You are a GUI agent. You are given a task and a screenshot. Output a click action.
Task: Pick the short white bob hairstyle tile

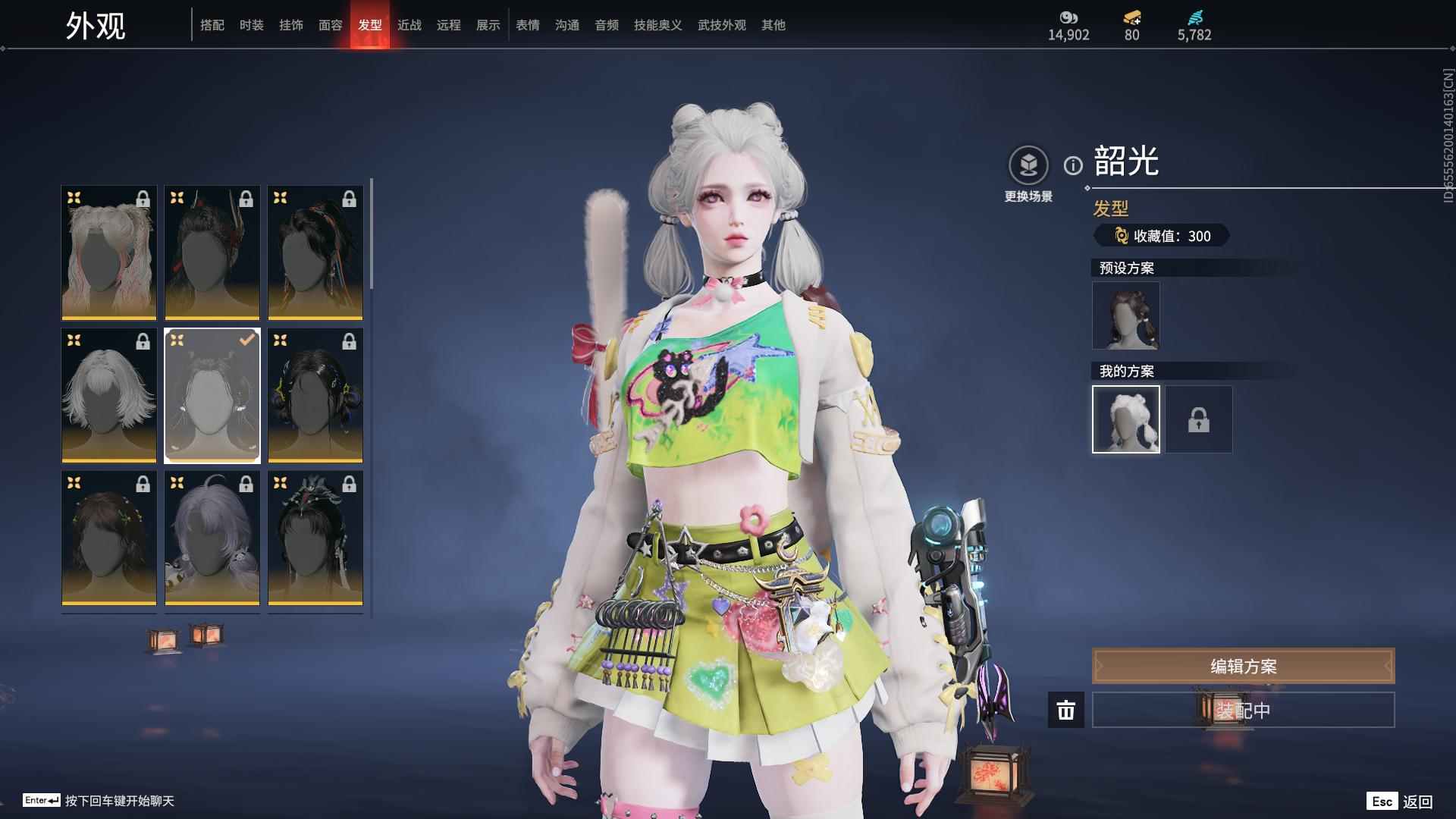[x=109, y=395]
